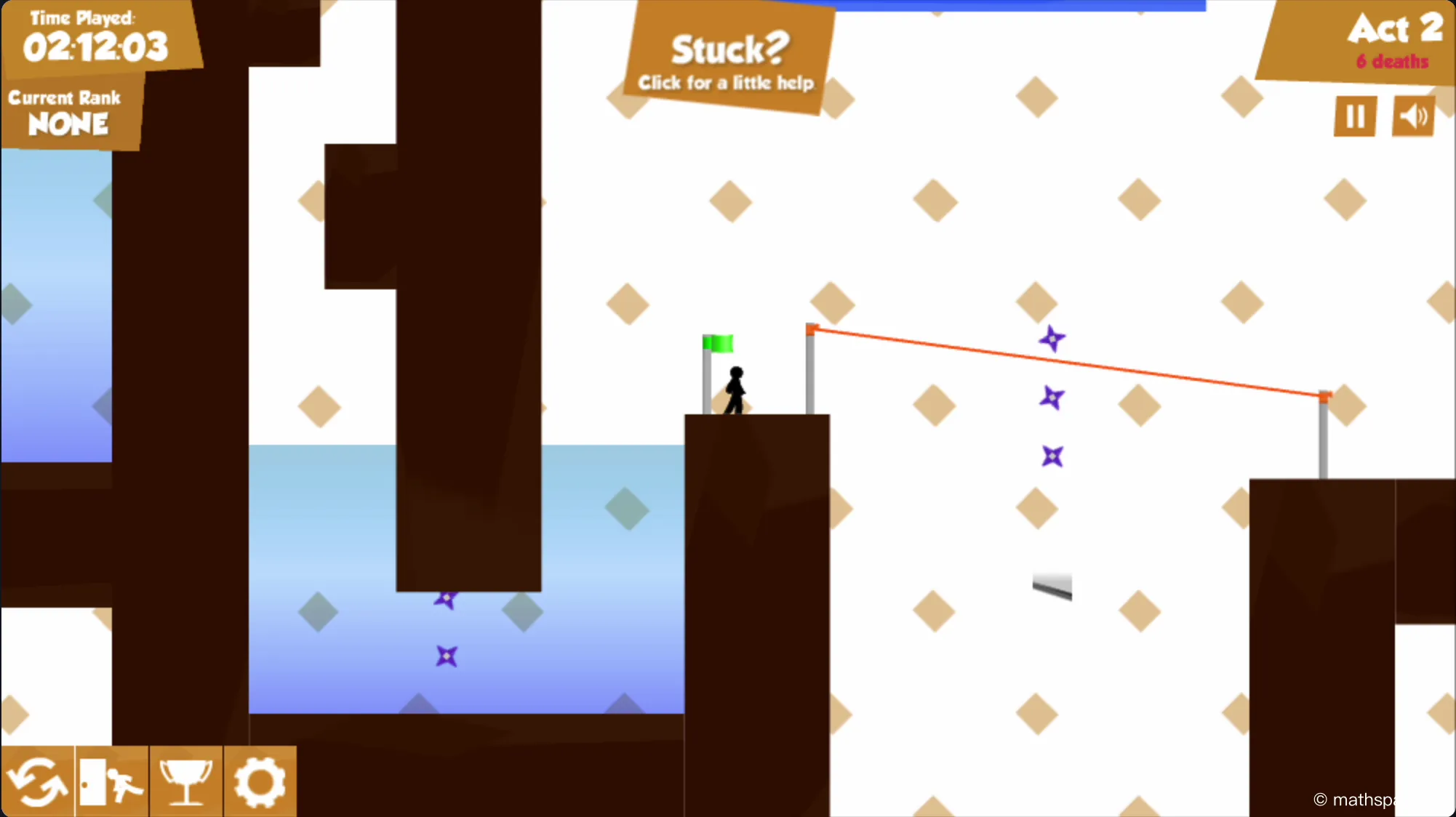This screenshot has width=1456, height=817.
Task: Select the stickman character
Action: 735,389
